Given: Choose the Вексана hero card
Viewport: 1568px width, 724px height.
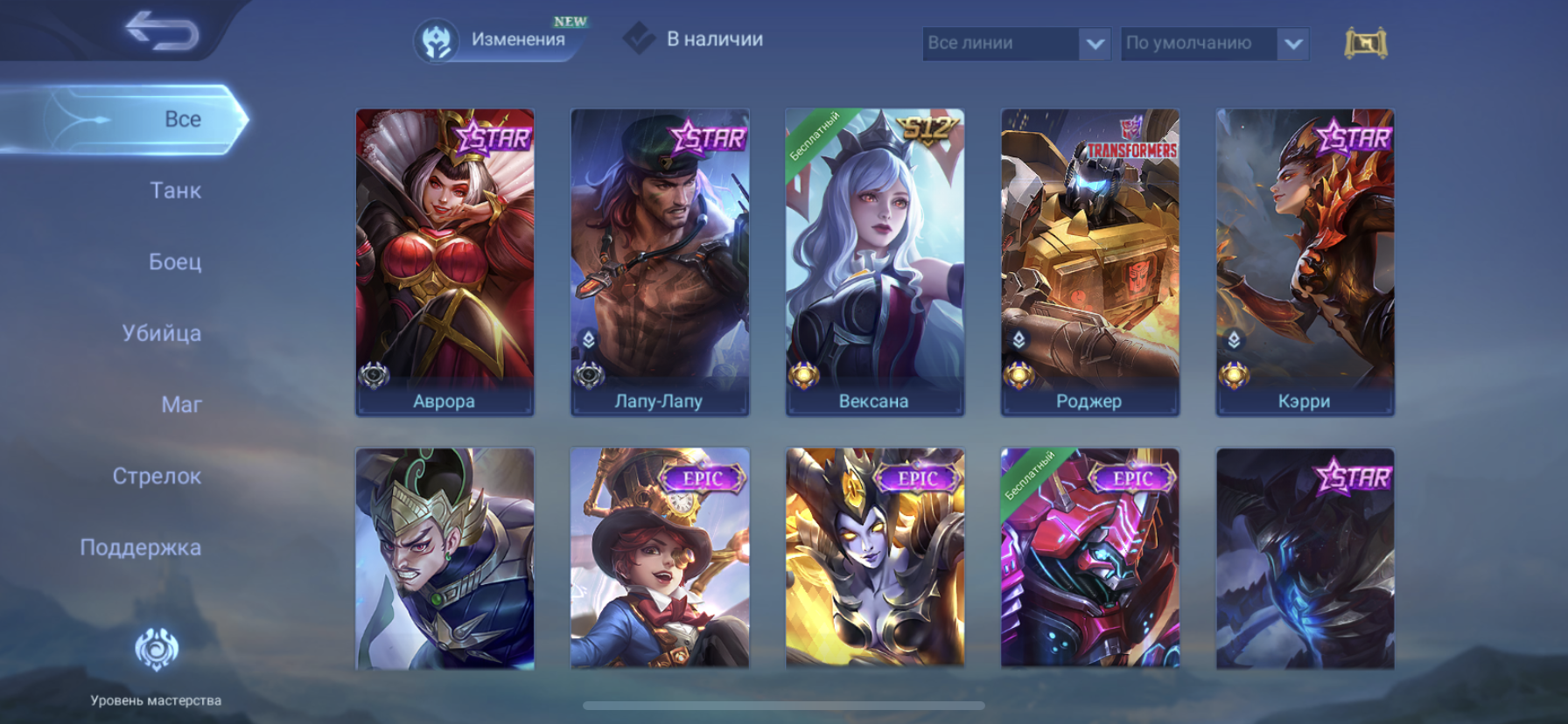Looking at the screenshot, I should pyautogui.click(x=875, y=261).
